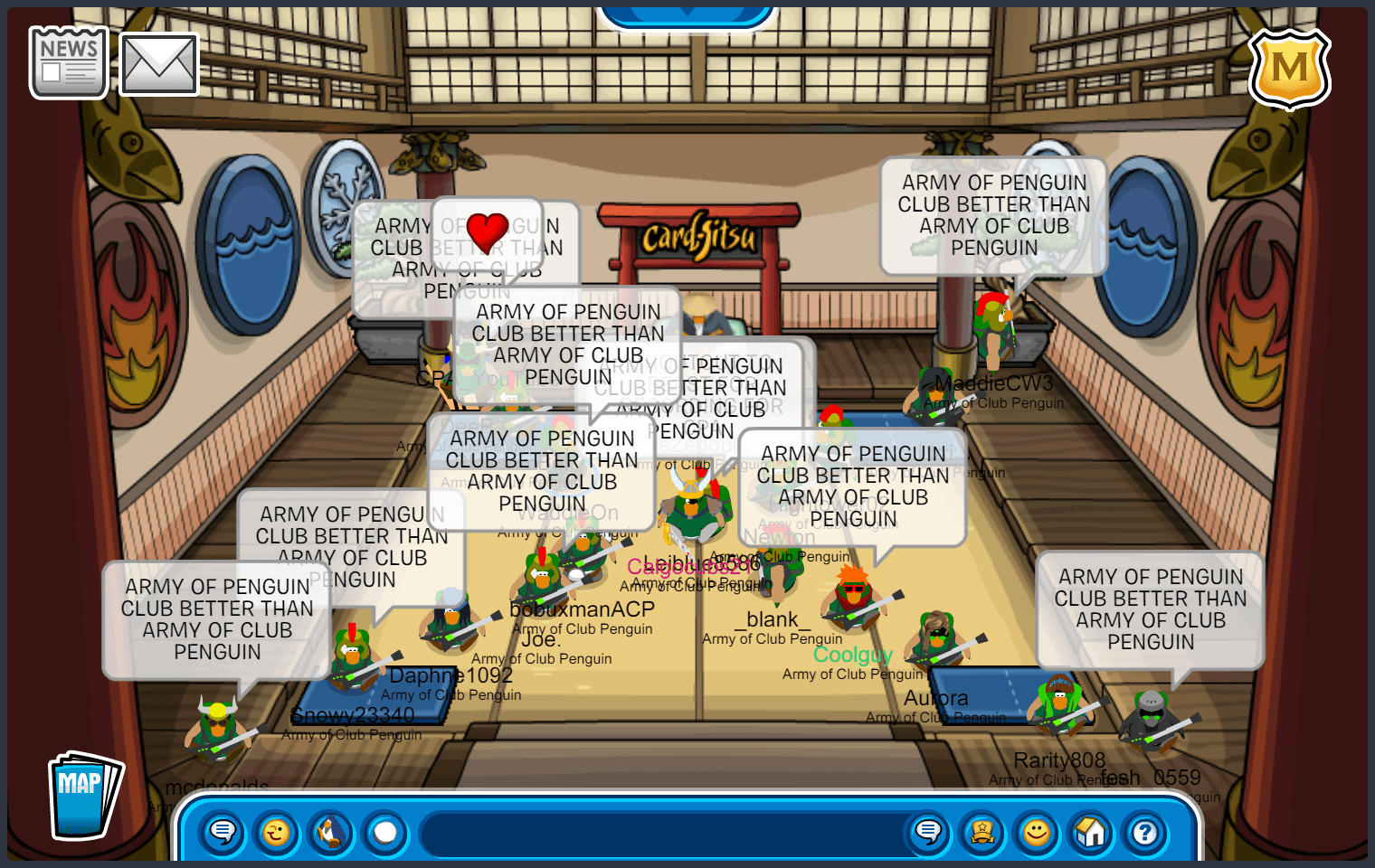Click the gold M moderator badge
This screenshot has height=868, width=1375.
(1289, 69)
